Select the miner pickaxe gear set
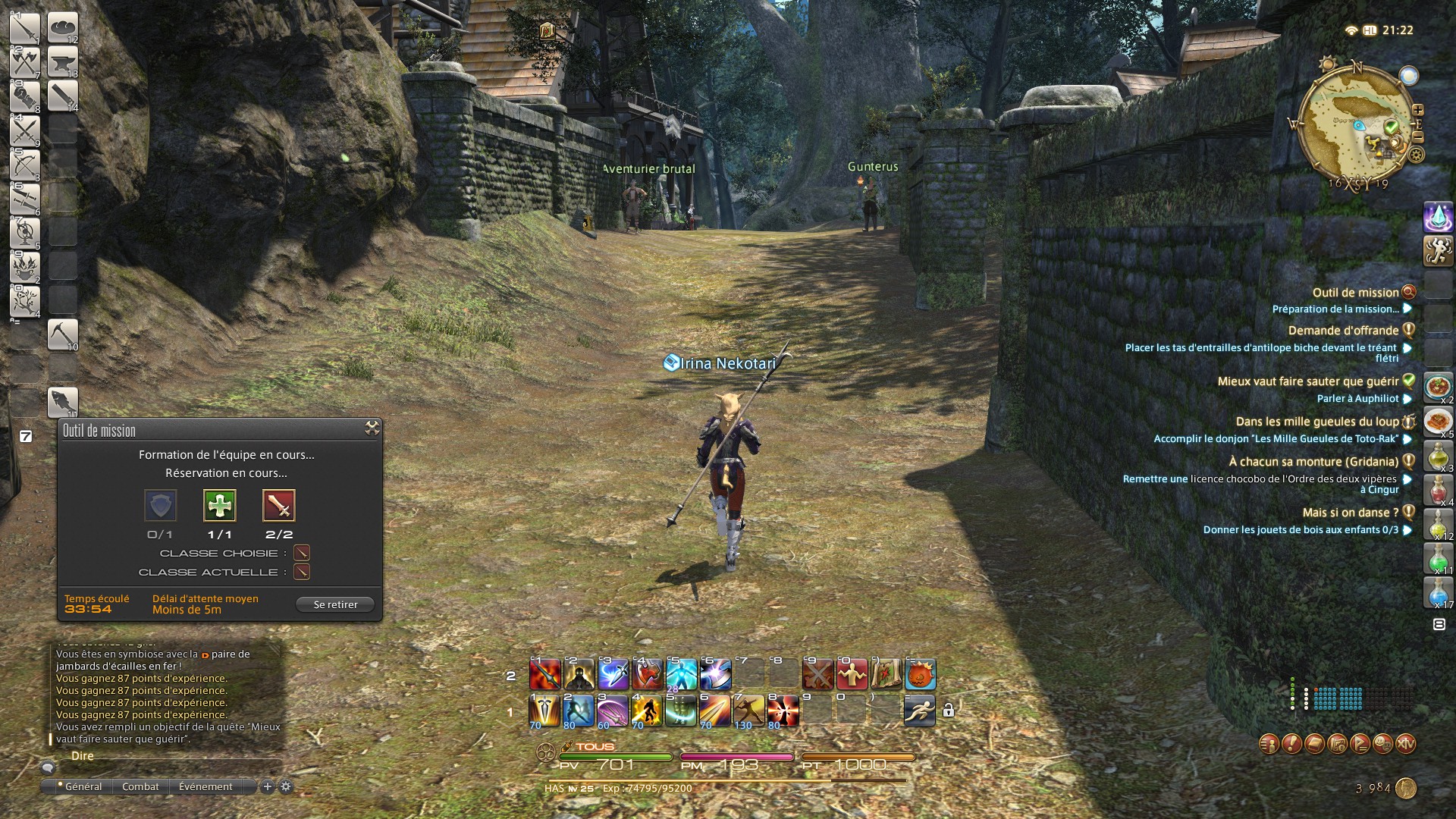Screen dimensions: 1456x819 (x=63, y=334)
